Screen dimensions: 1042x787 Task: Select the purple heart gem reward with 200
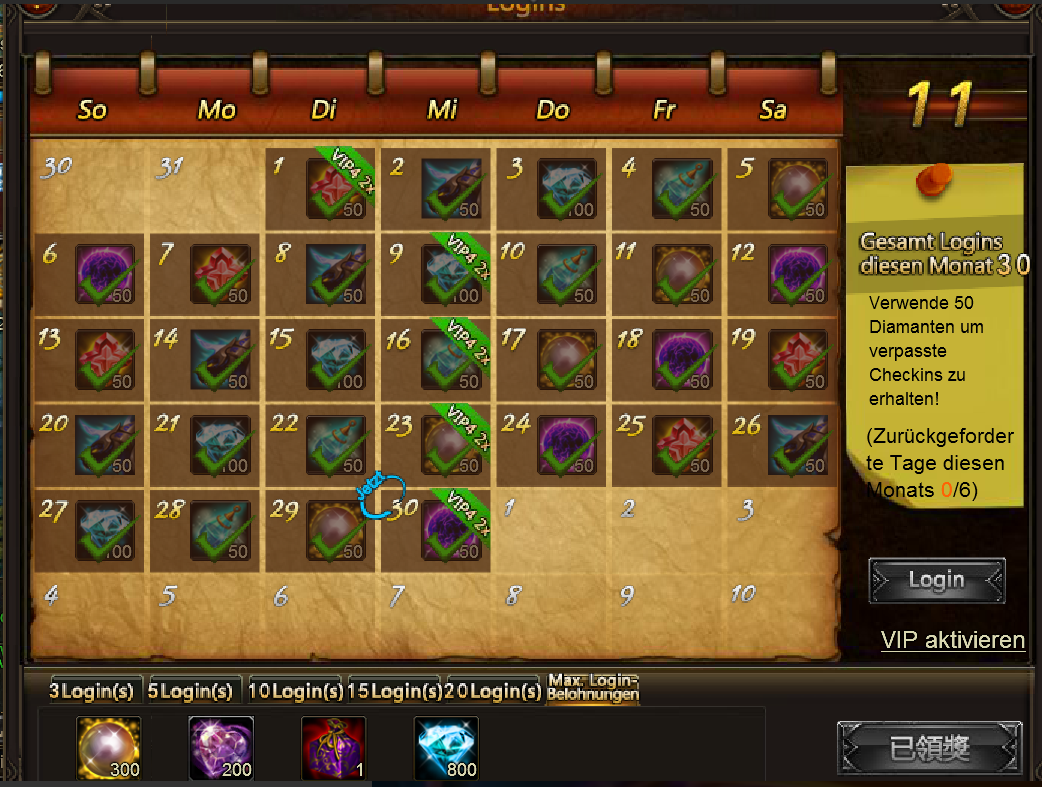point(221,747)
